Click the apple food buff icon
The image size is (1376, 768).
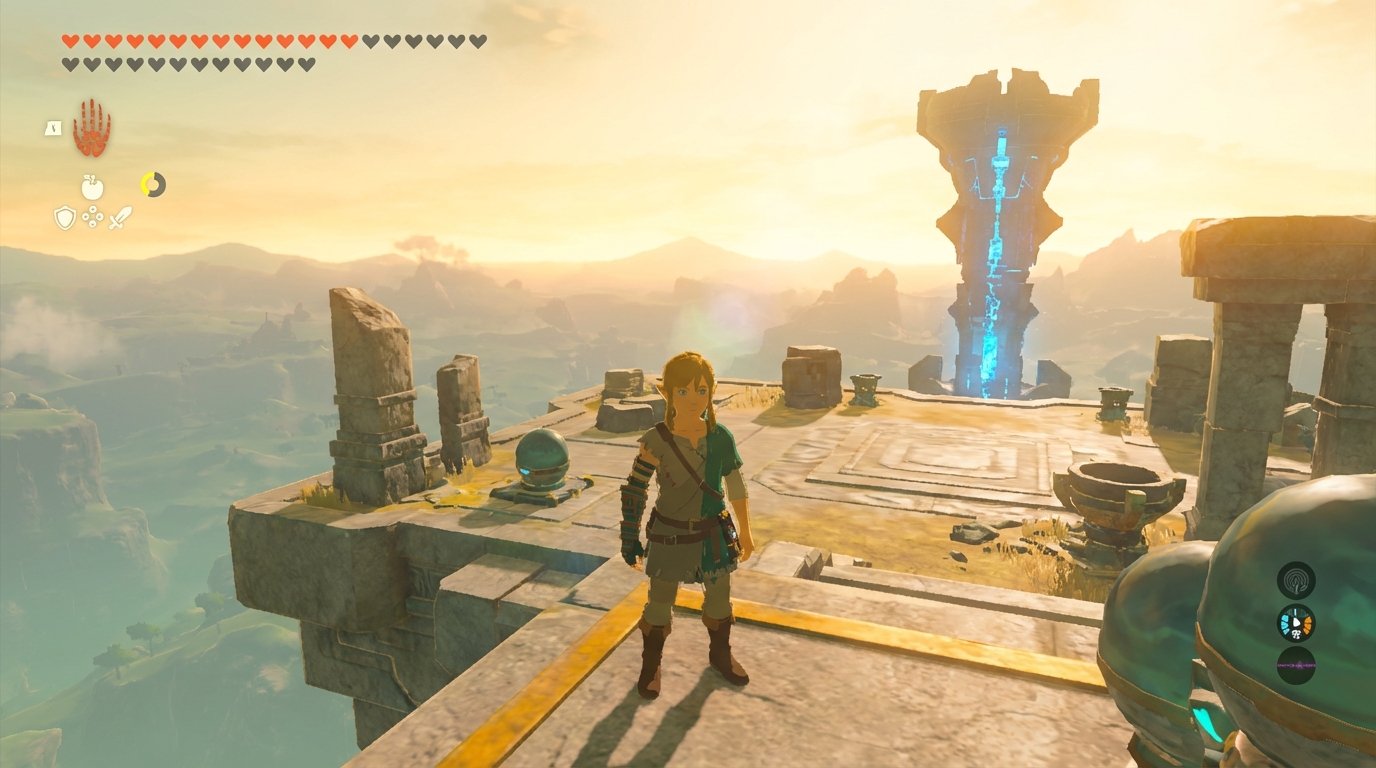click(92, 186)
